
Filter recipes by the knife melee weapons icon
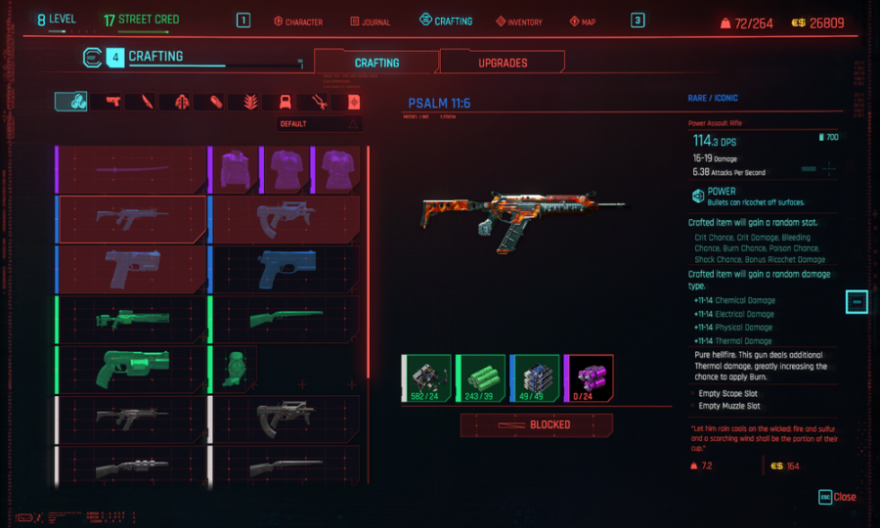(147, 102)
